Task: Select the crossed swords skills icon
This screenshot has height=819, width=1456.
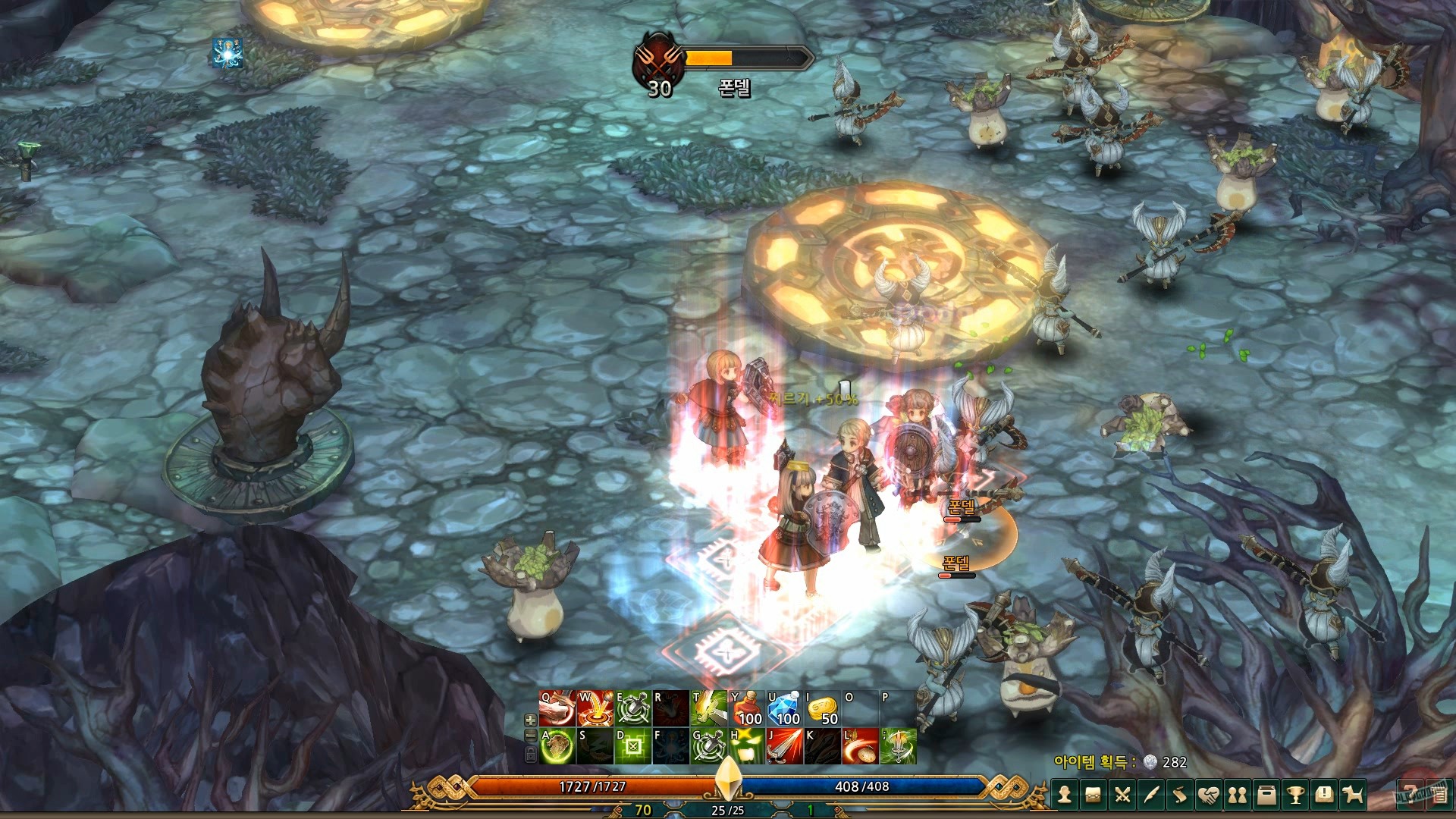Action: point(1122,794)
